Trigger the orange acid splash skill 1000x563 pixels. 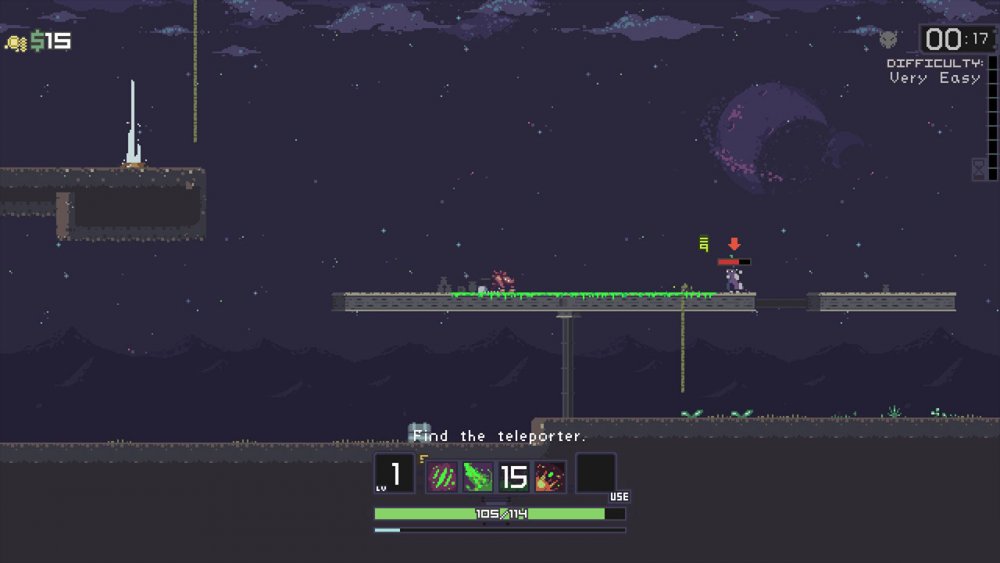[x=550, y=476]
